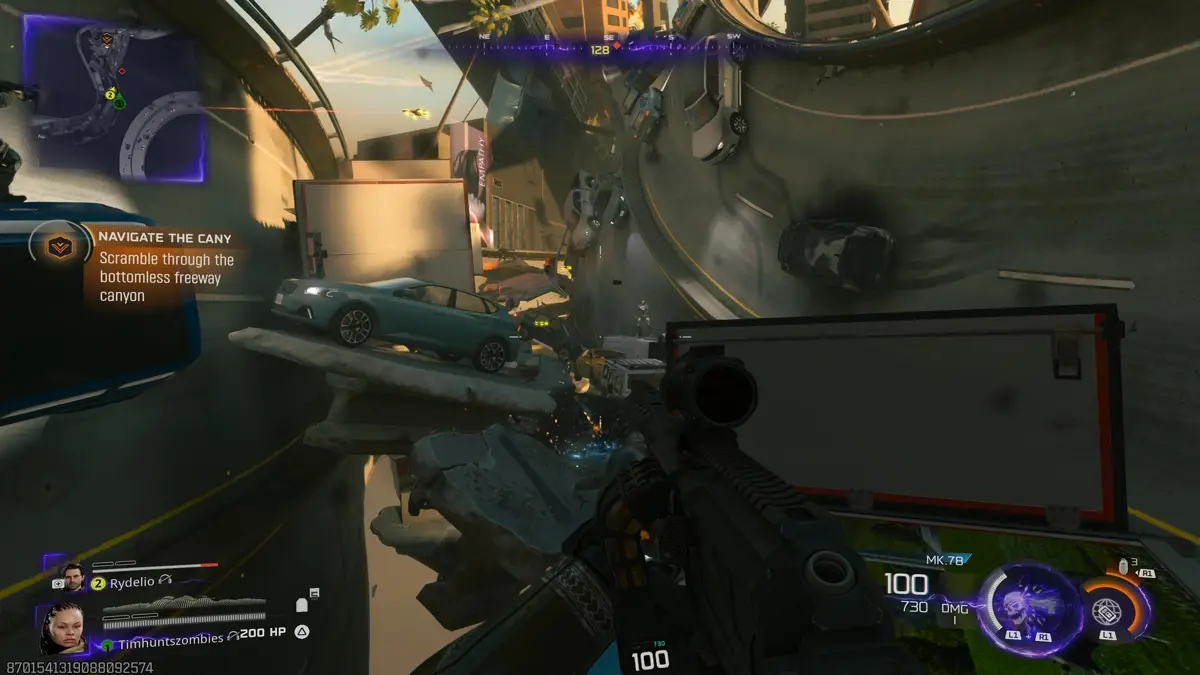The image size is (1200, 675).
Task: Click the orange objective chevron badge
Action: coord(62,244)
